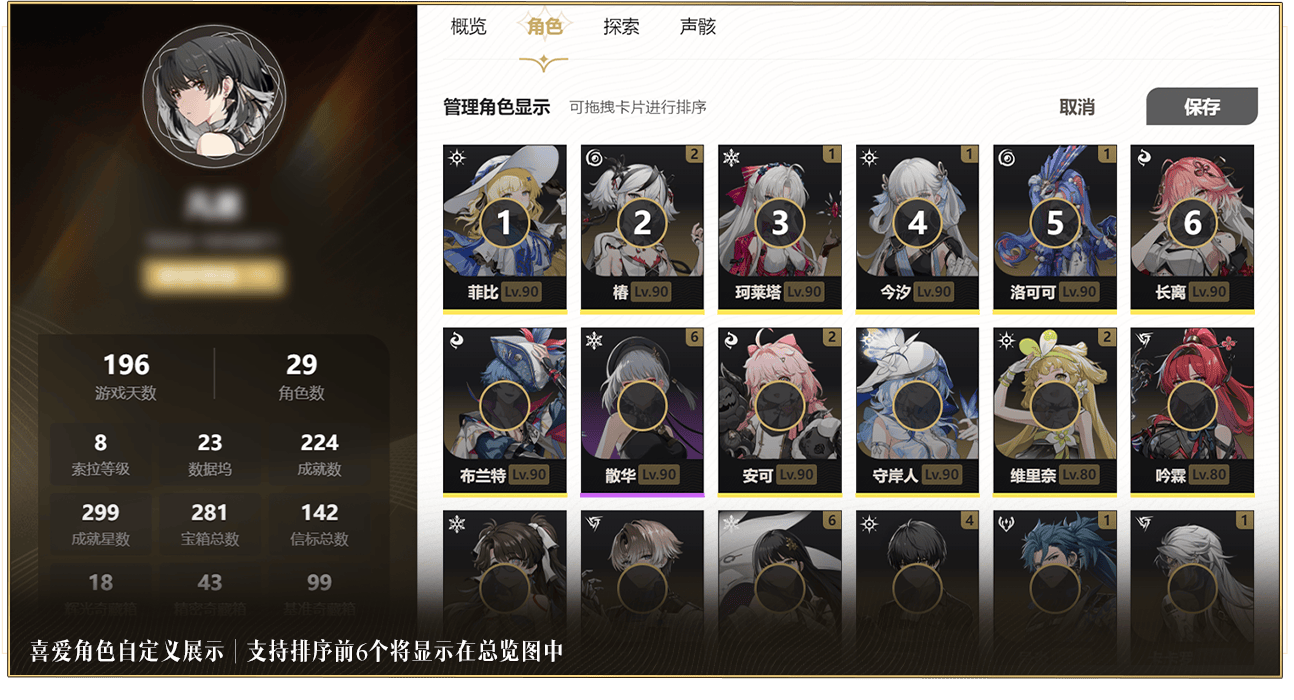Choose the 长离 character card
Viewport: 1294px width, 700px height.
(x=1192, y=227)
